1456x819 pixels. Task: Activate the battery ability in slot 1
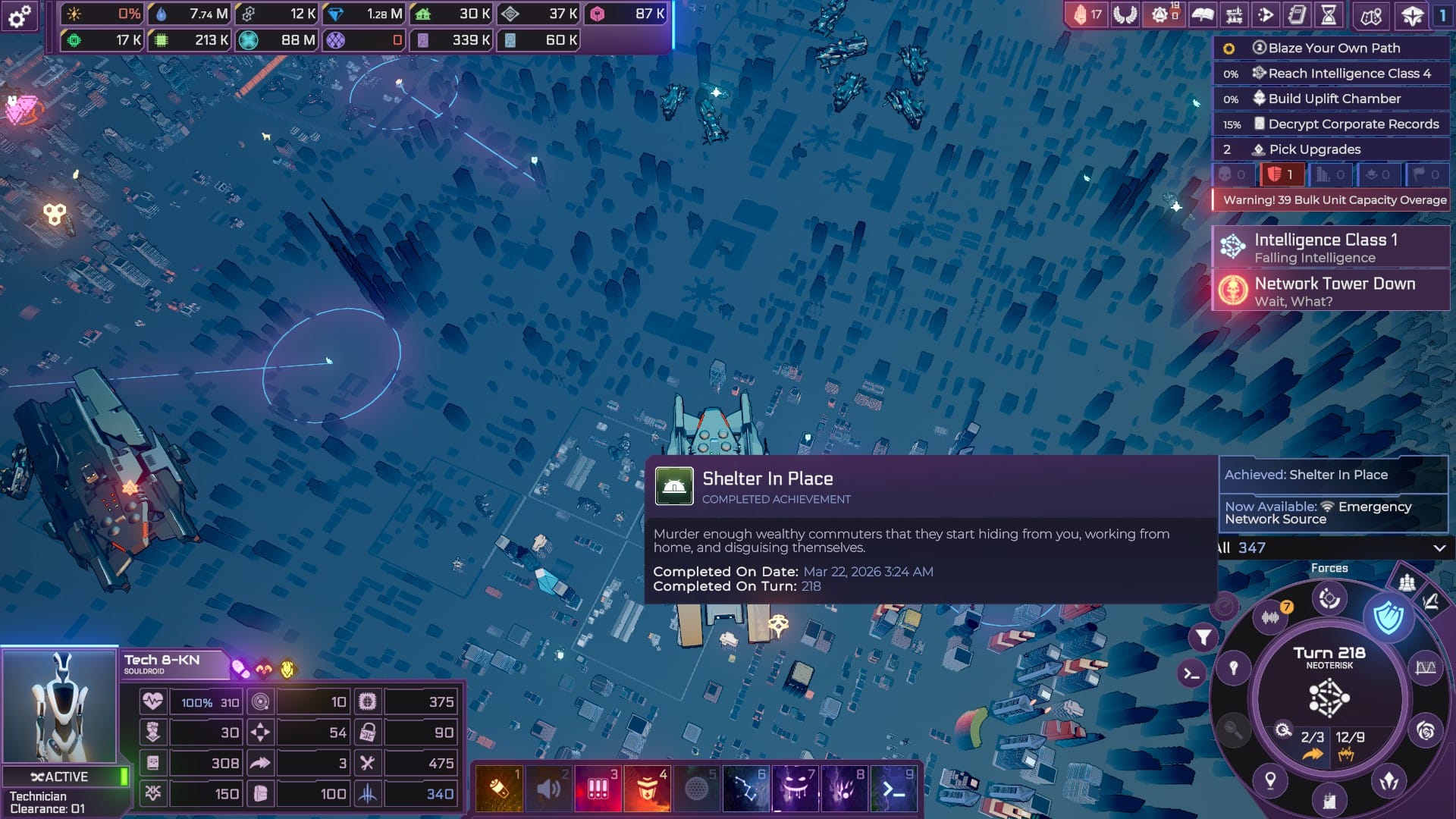pyautogui.click(x=498, y=789)
